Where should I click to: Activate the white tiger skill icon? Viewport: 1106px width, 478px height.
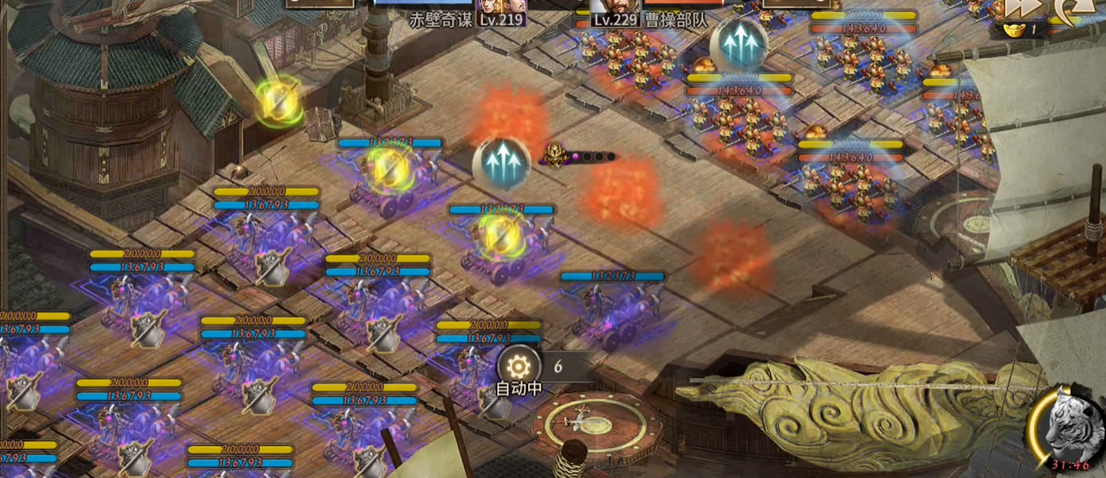click(1067, 426)
